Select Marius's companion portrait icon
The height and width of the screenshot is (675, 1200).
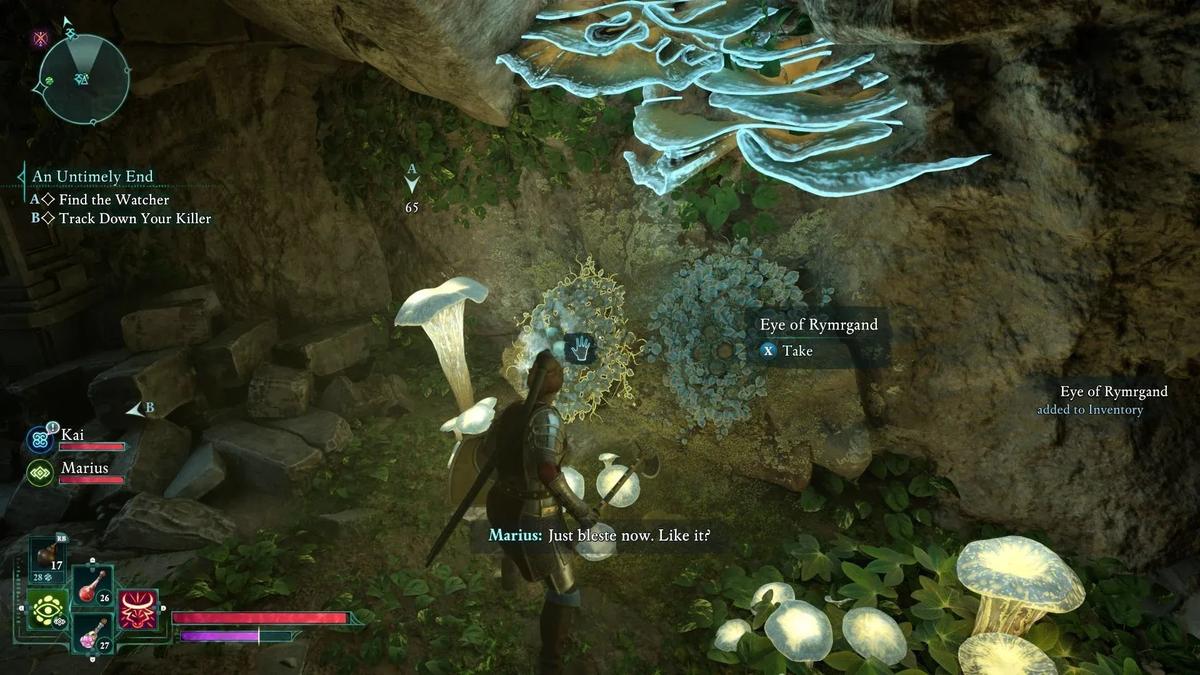coord(41,472)
